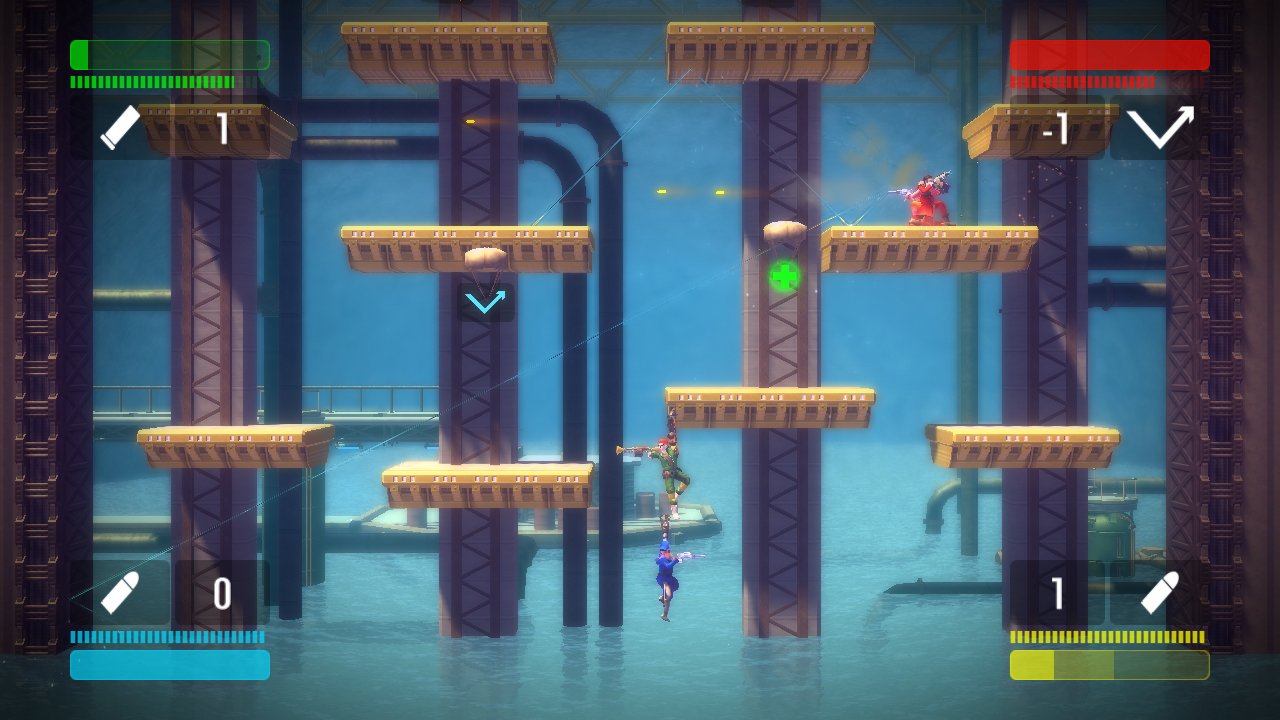Choose the blue player's bullet weapon icon

121,593
